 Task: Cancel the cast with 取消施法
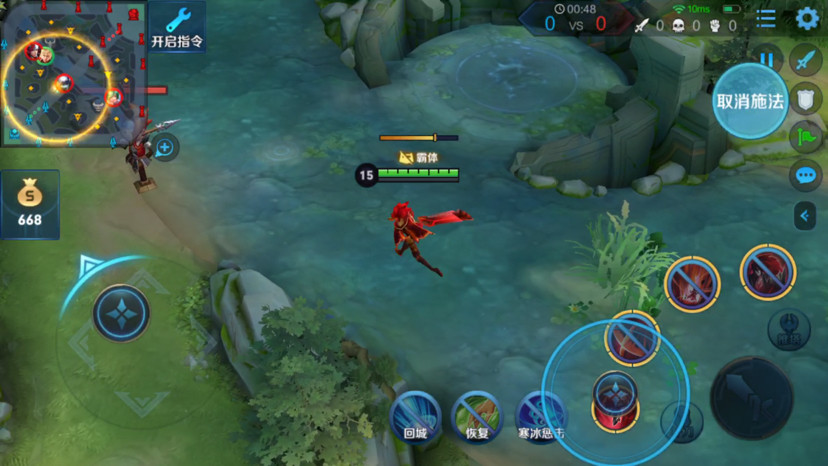[750, 101]
